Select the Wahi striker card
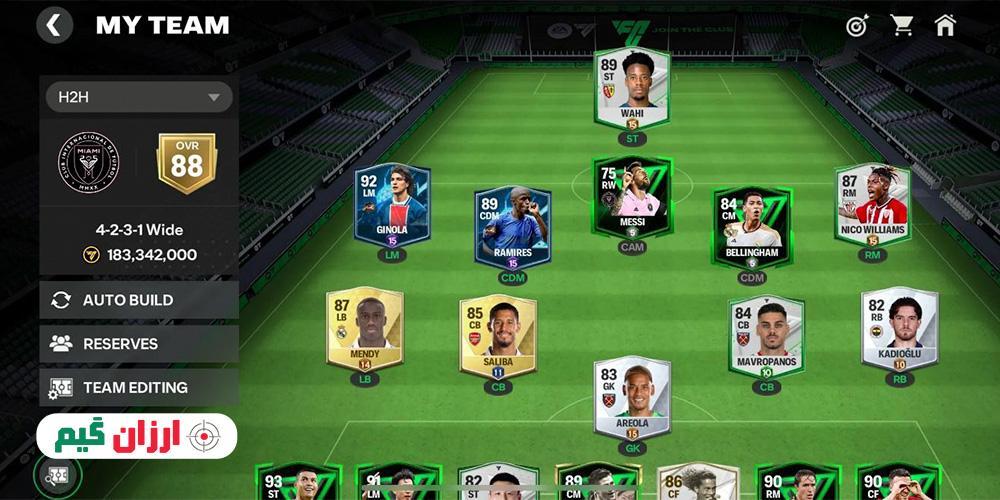 pos(632,90)
